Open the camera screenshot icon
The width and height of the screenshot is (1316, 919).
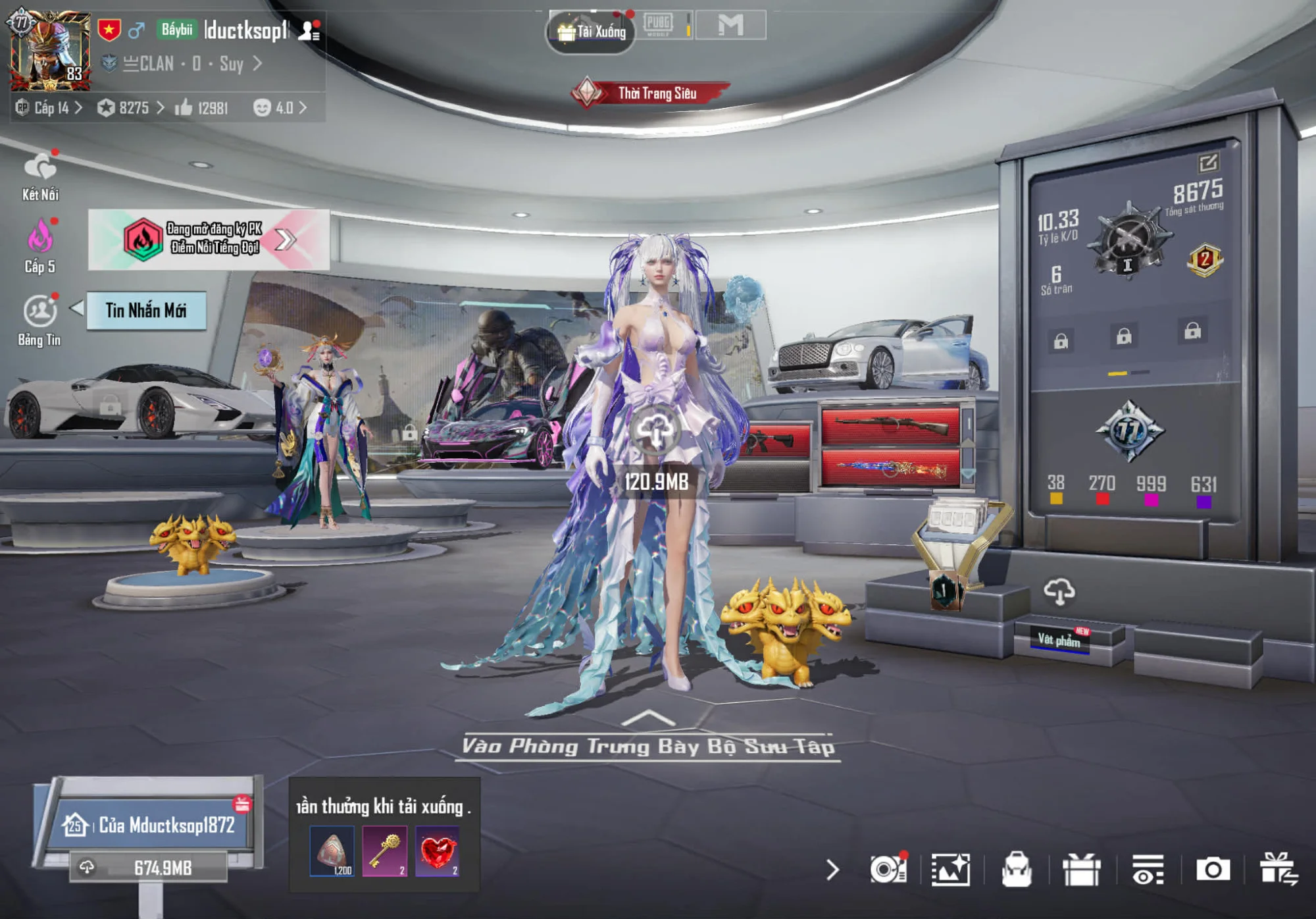point(1212,870)
